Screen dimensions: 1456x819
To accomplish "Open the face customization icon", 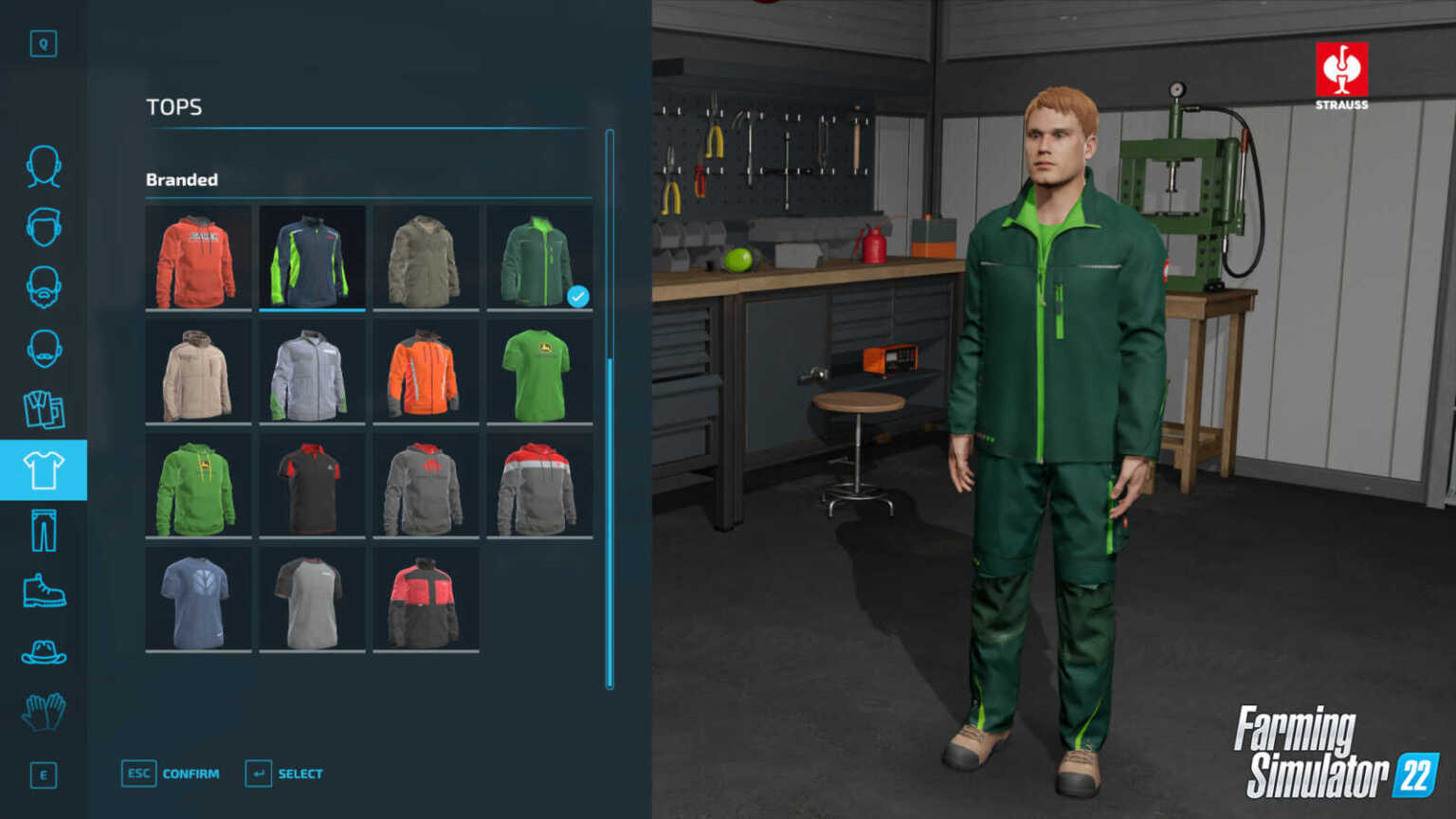I will (x=44, y=167).
